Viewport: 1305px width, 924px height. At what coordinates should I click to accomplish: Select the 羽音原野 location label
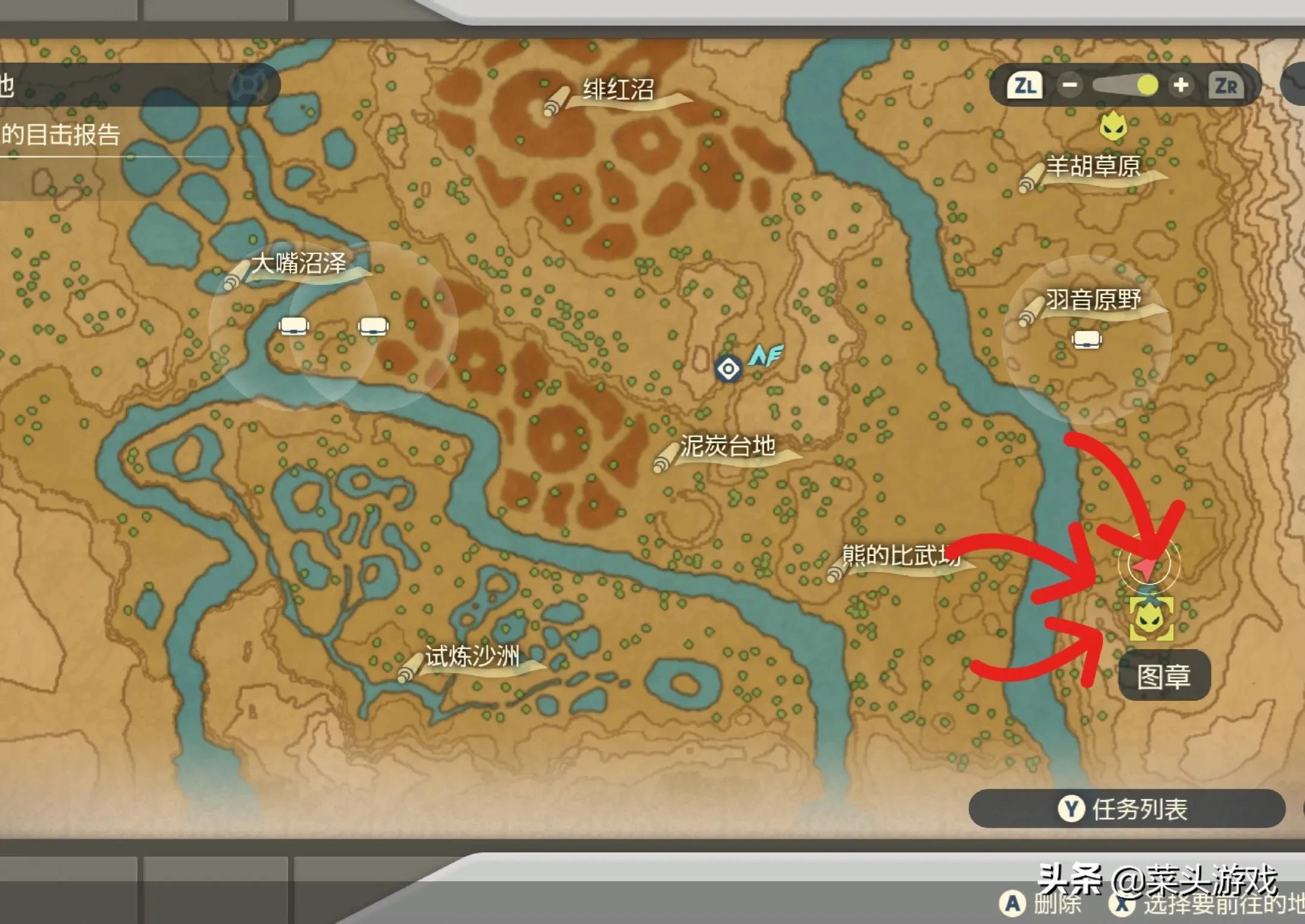[x=1093, y=300]
